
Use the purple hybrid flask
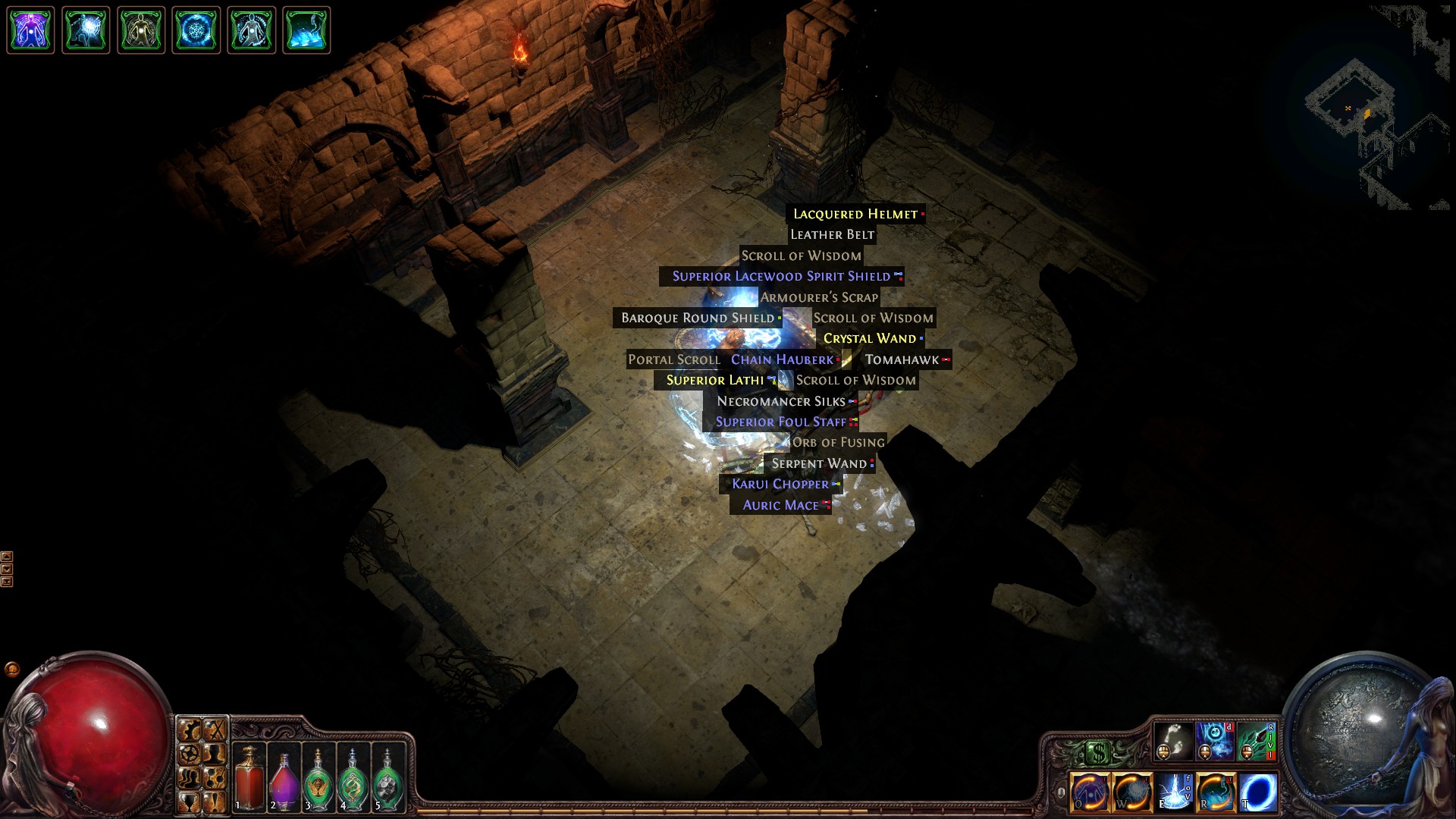tap(283, 777)
